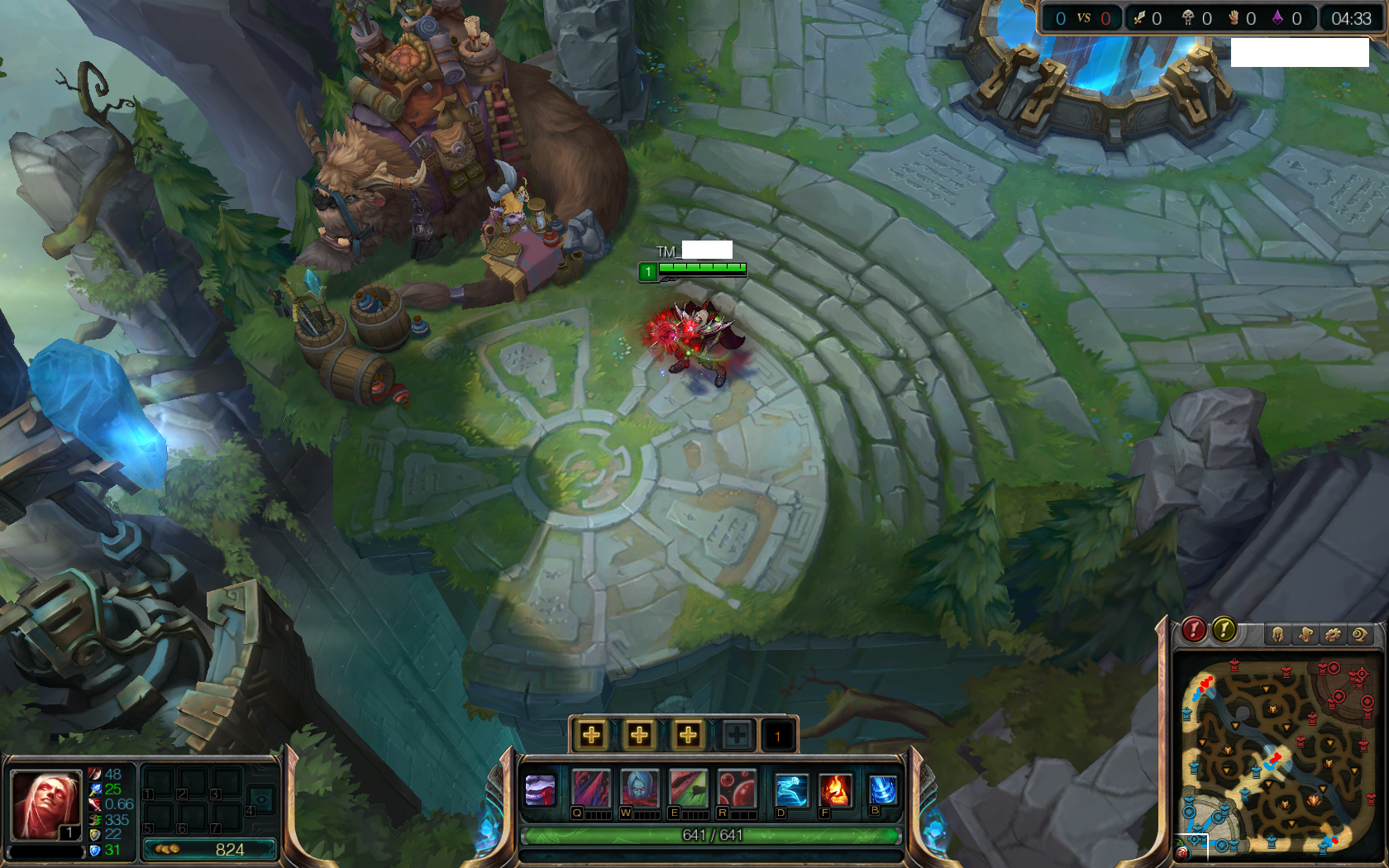
Task: Cast the Ghost summoner spell
Action: coord(790,790)
